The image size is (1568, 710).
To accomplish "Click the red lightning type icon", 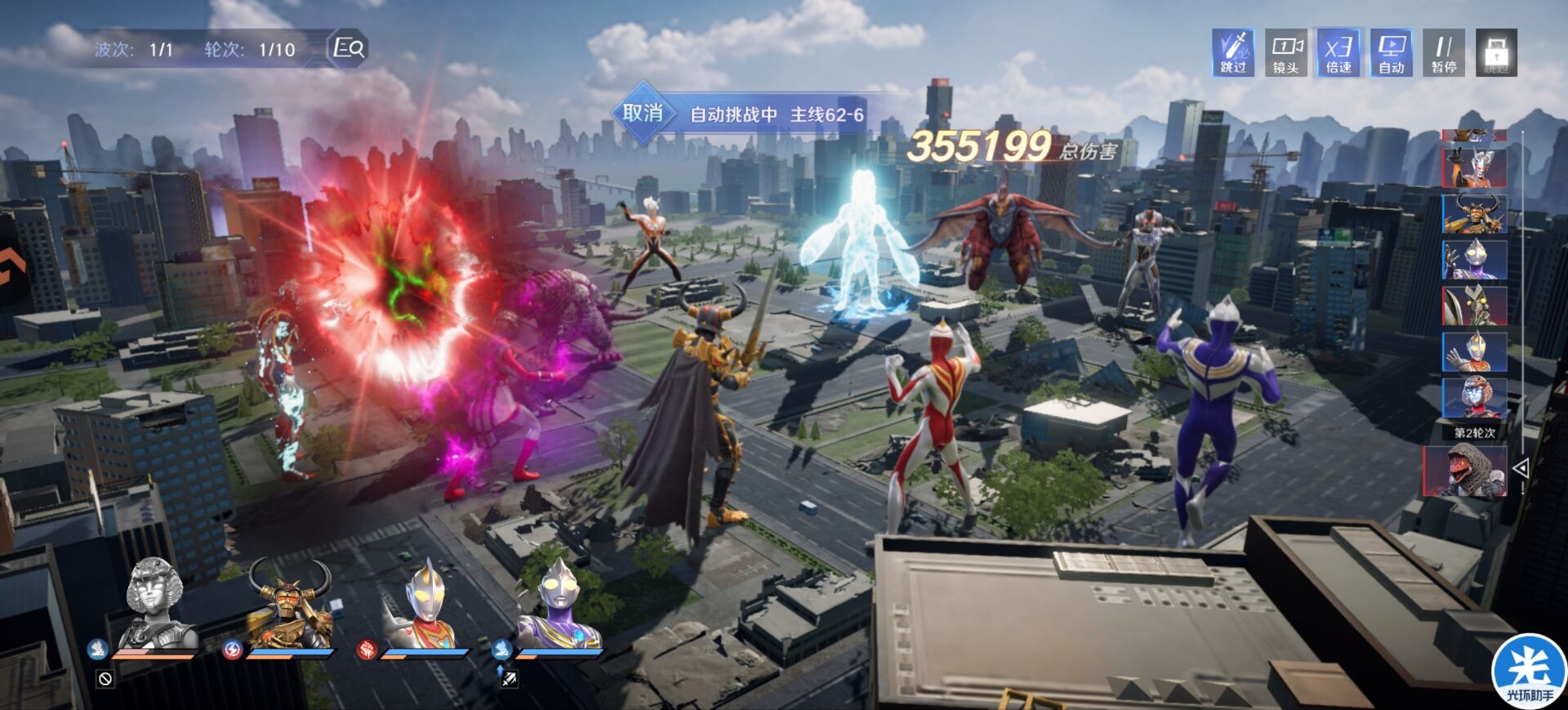I will (232, 650).
